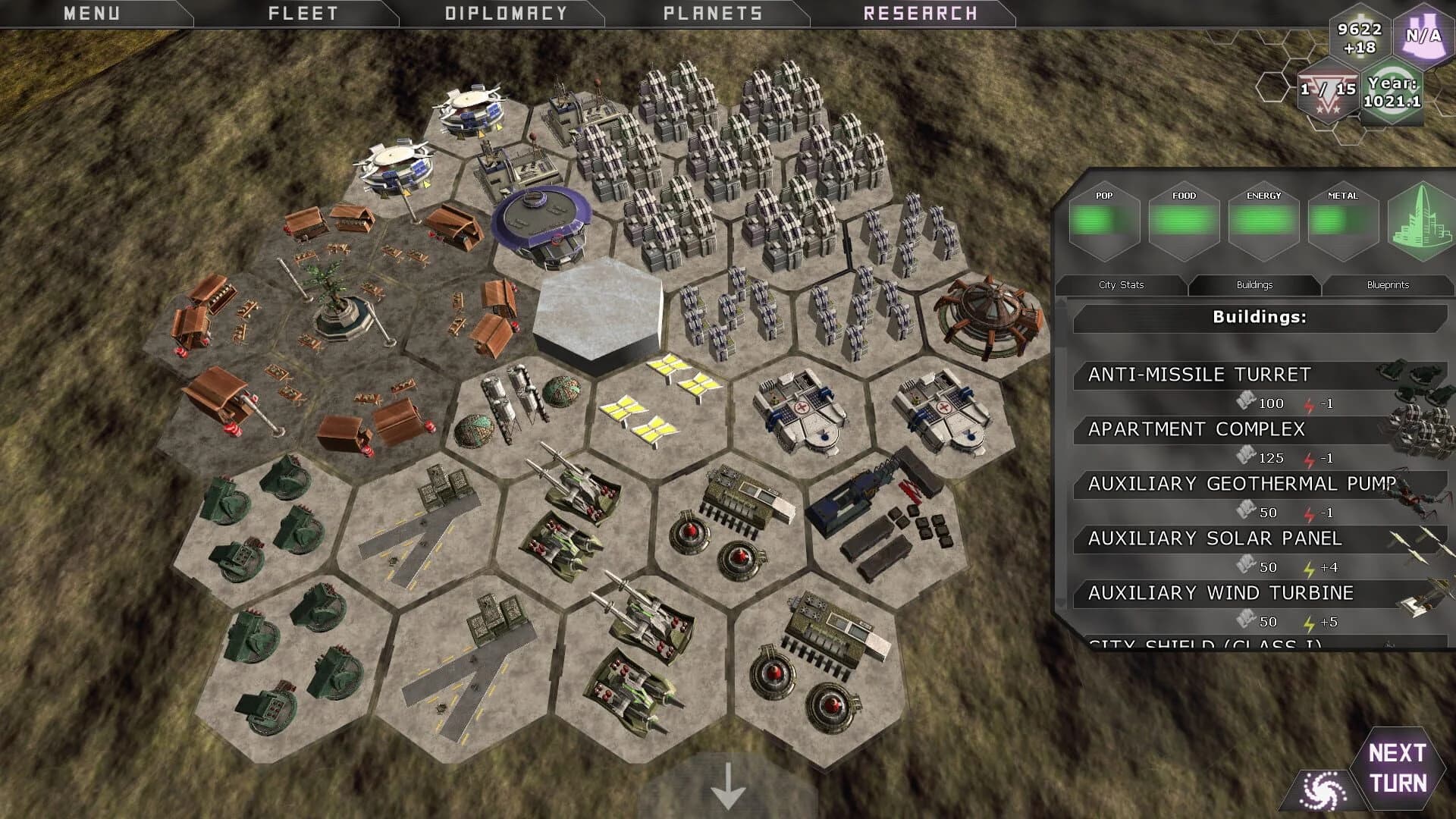Image resolution: width=1456 pixels, height=819 pixels.
Task: Show the Blueprints tab
Action: [x=1388, y=284]
